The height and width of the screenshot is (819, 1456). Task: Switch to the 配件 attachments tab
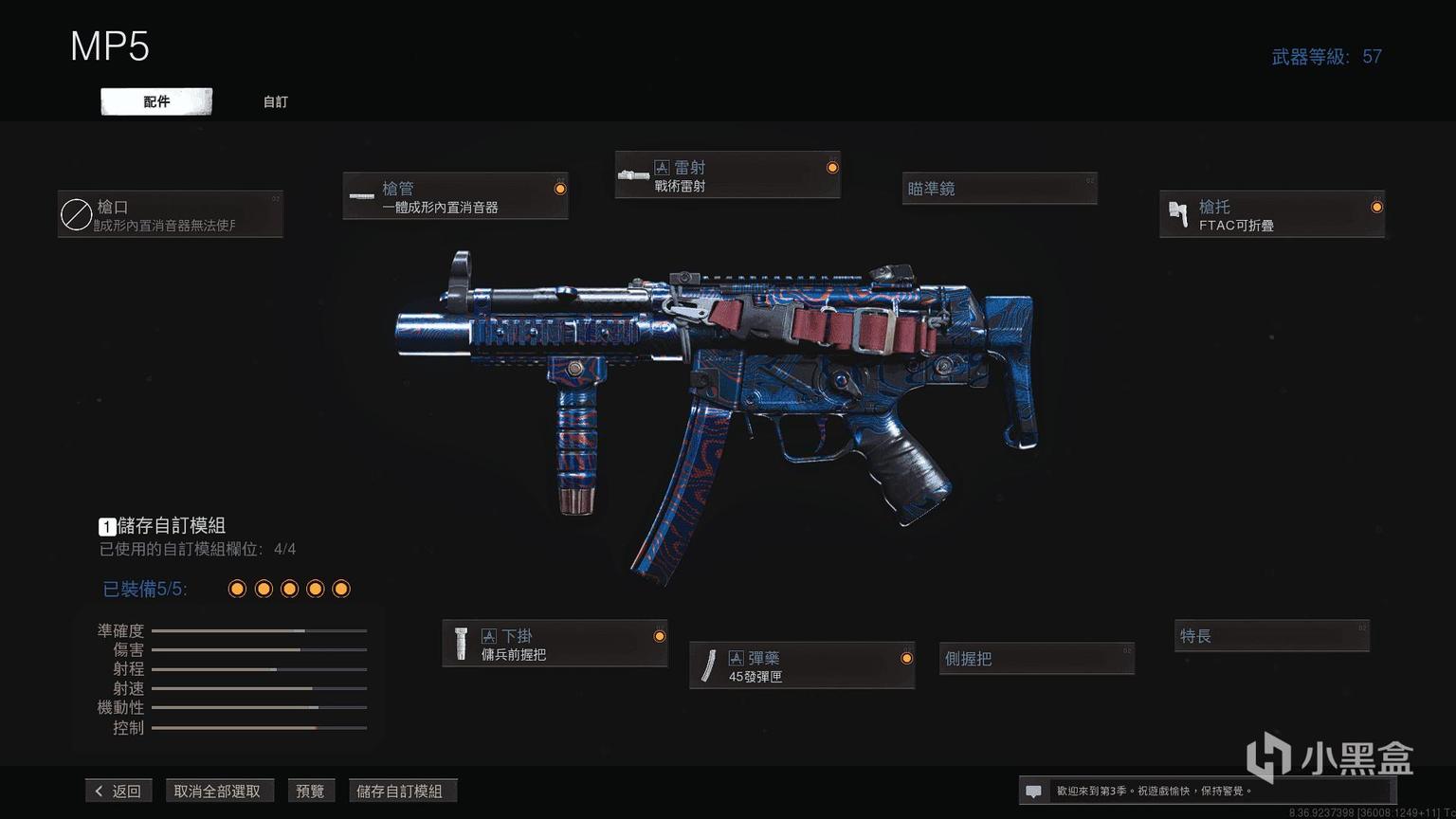156,101
